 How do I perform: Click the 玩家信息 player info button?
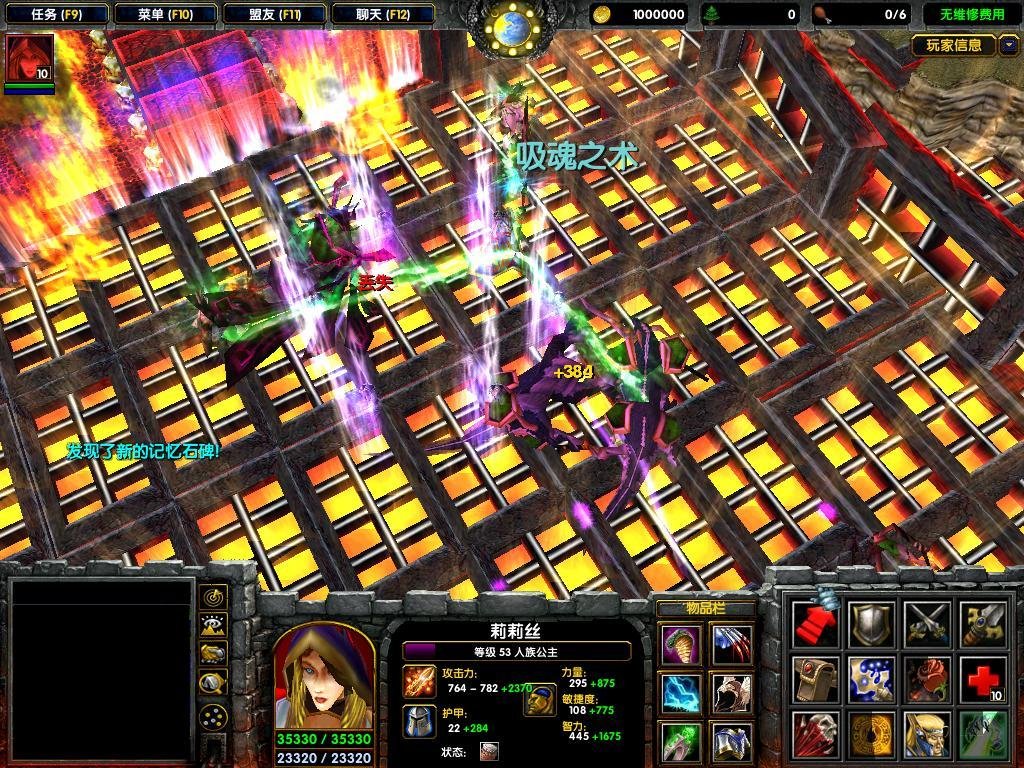[954, 45]
